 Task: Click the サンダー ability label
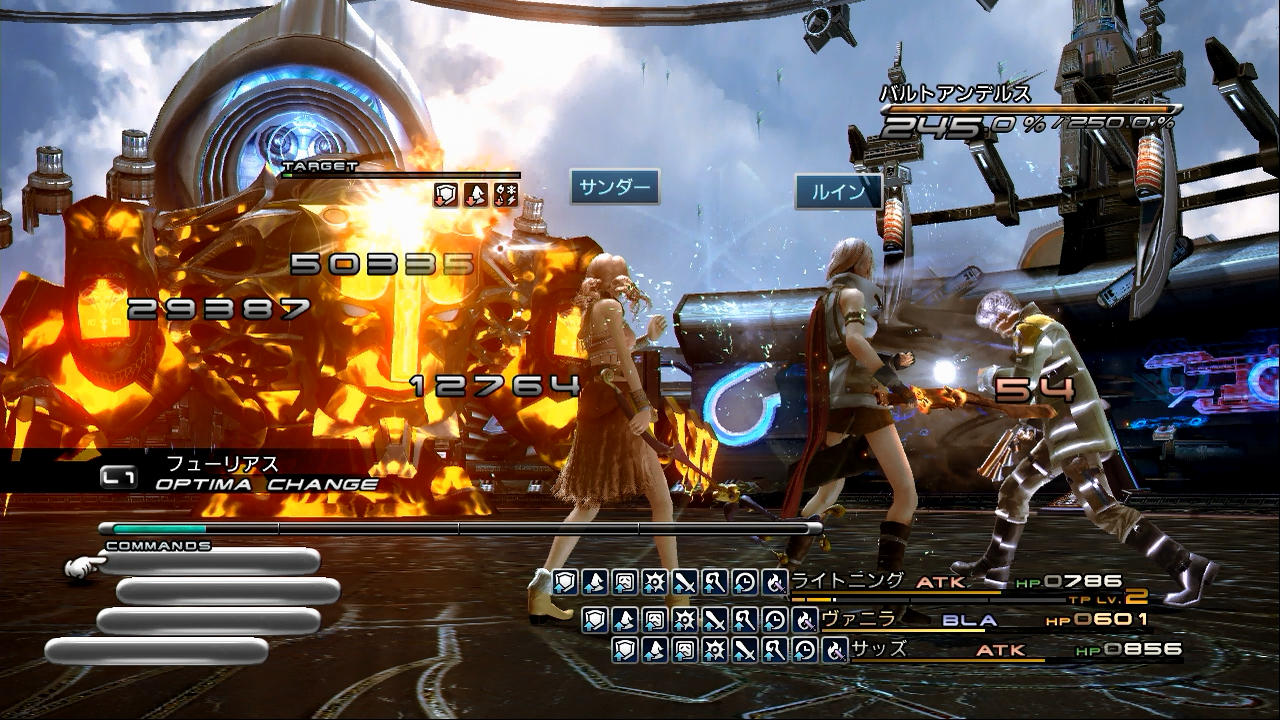point(615,187)
